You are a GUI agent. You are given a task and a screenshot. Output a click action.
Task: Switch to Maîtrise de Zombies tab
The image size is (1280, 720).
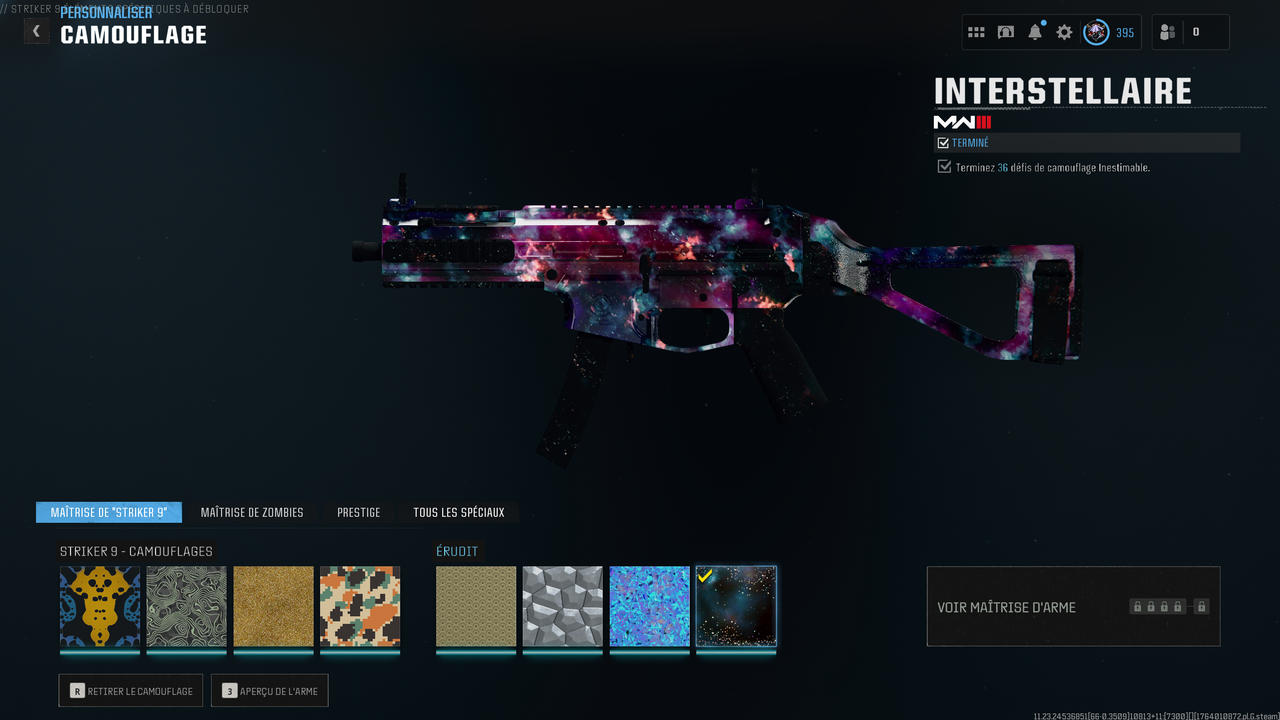point(252,512)
